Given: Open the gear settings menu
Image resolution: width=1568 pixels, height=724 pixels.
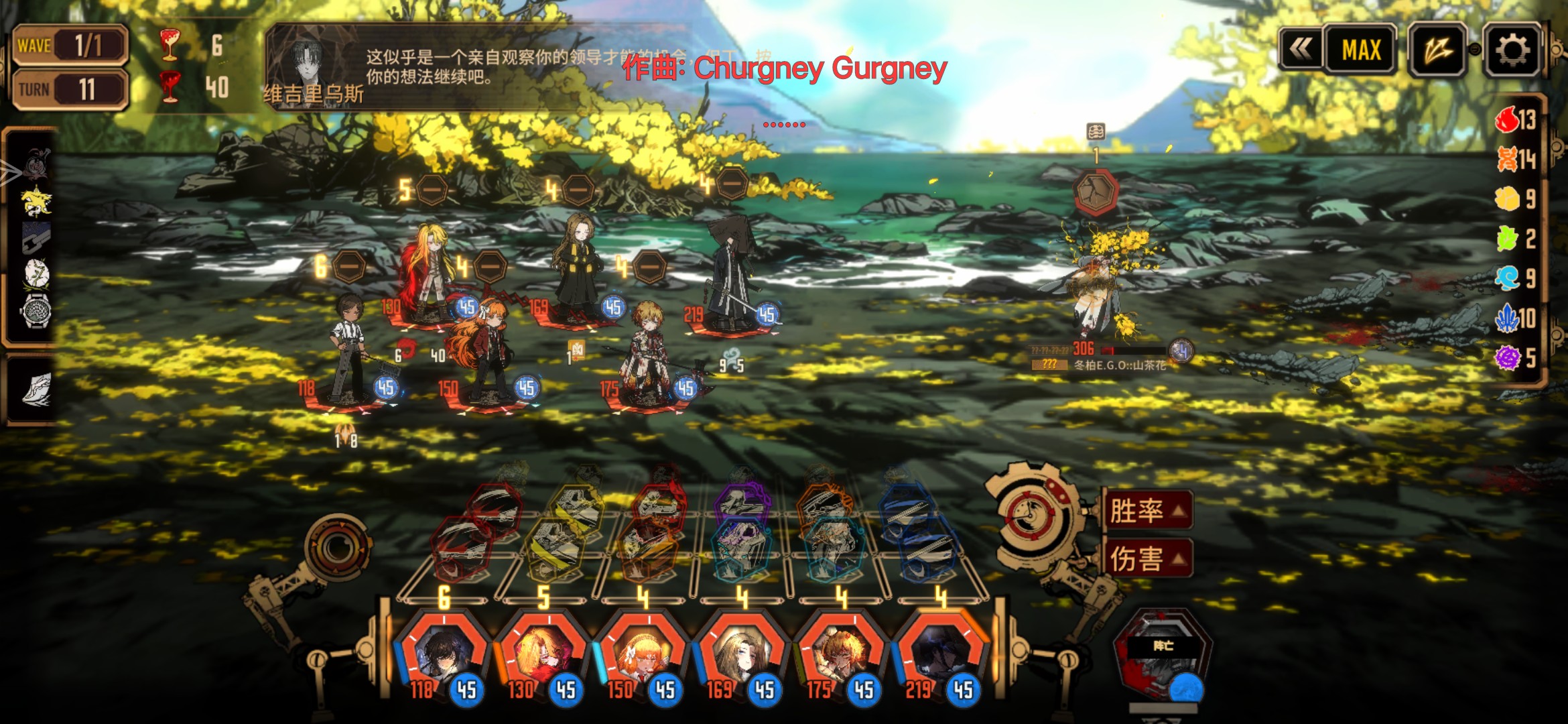Looking at the screenshot, I should (x=1512, y=50).
